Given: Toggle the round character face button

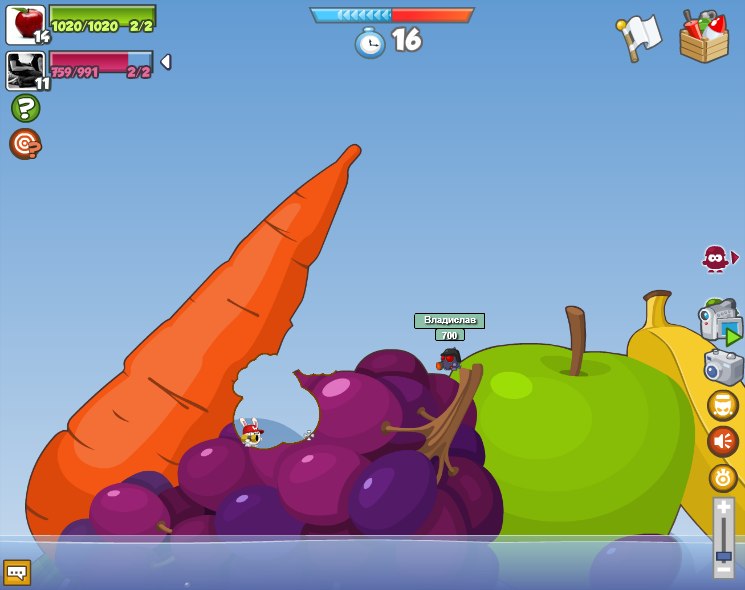Looking at the screenshot, I should tap(723, 405).
